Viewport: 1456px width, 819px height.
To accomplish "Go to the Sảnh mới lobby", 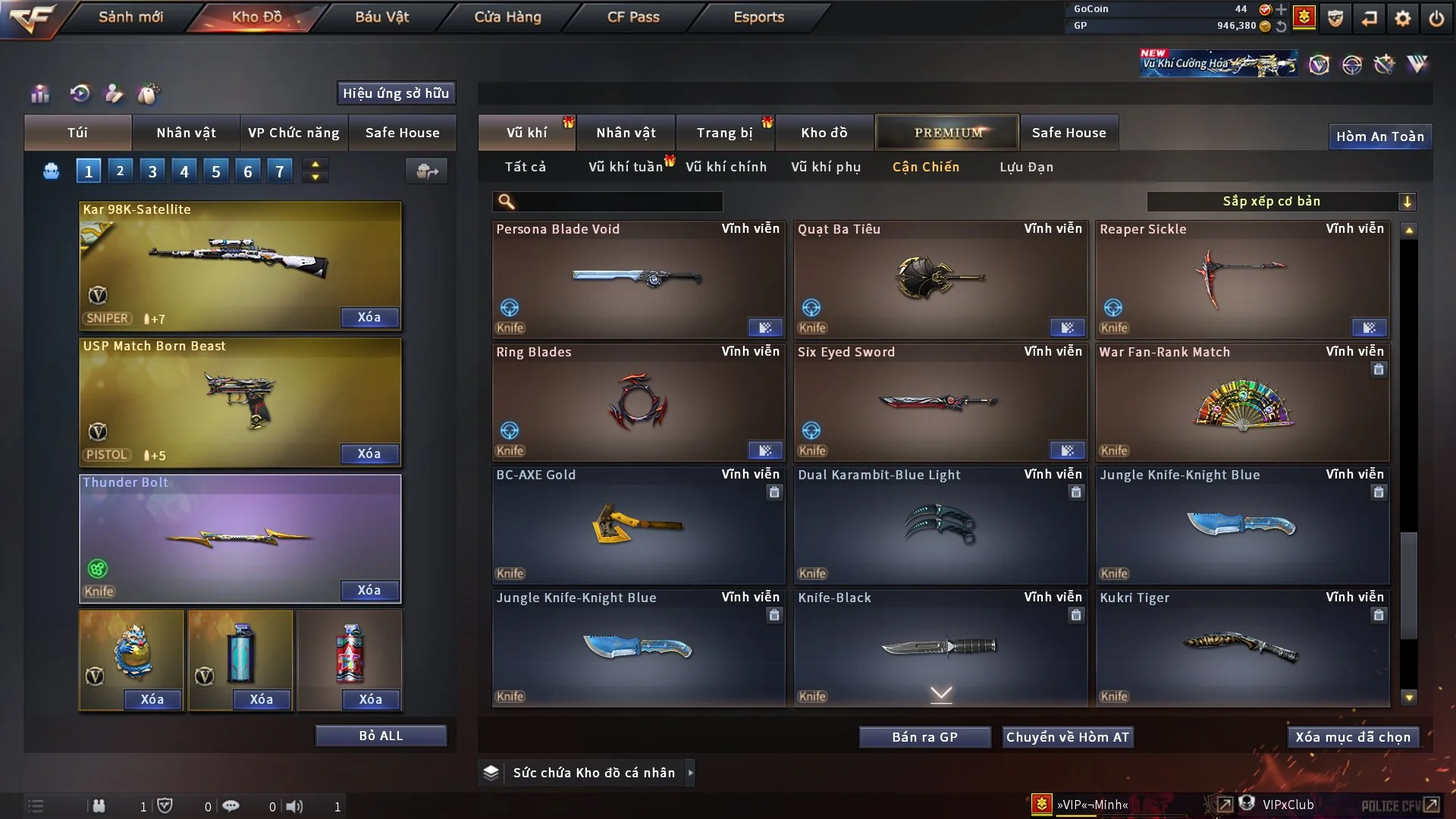I will click(x=130, y=17).
